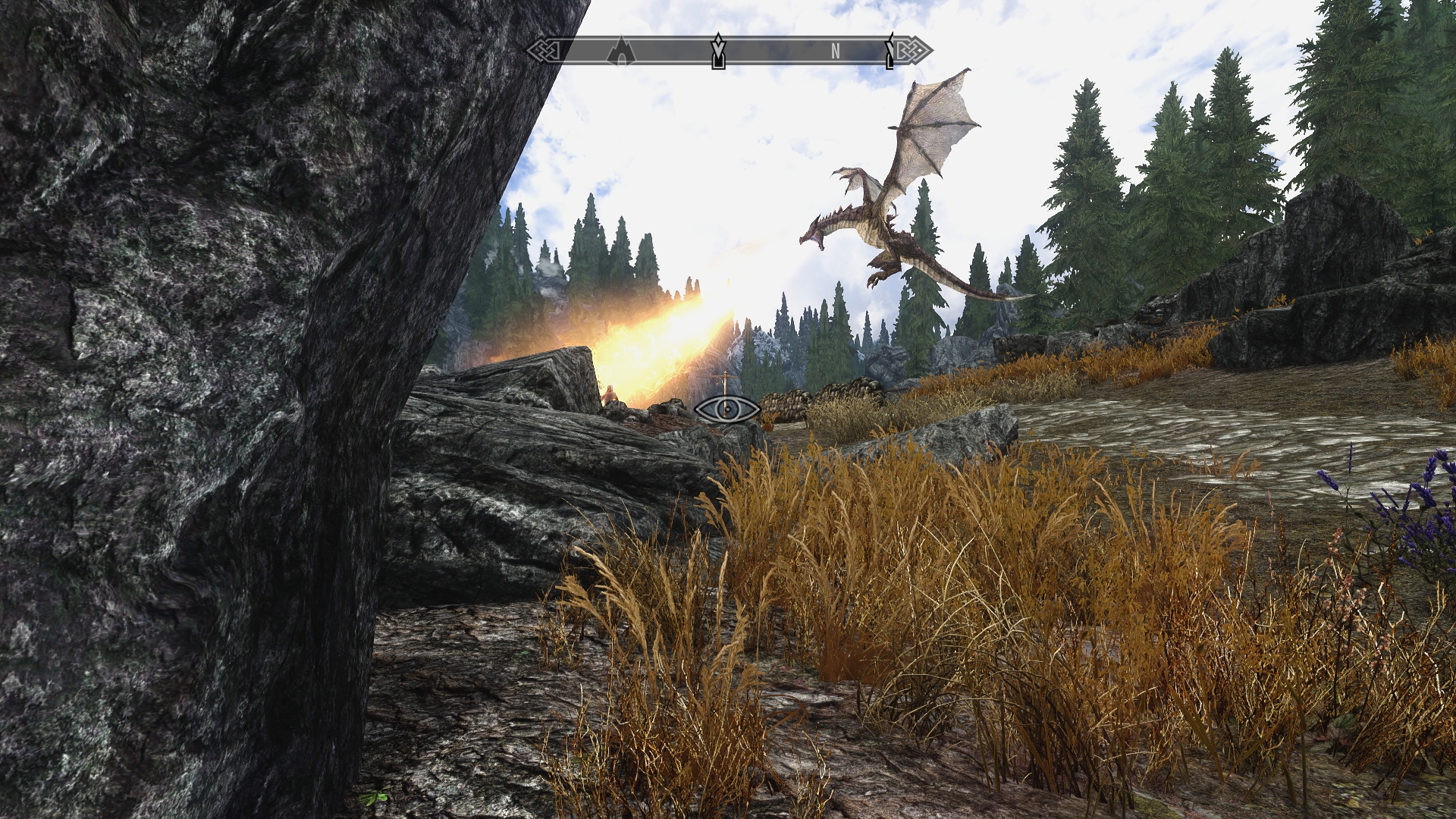Click the cave location marker on the compass
1456x819 pixels.
tap(621, 52)
